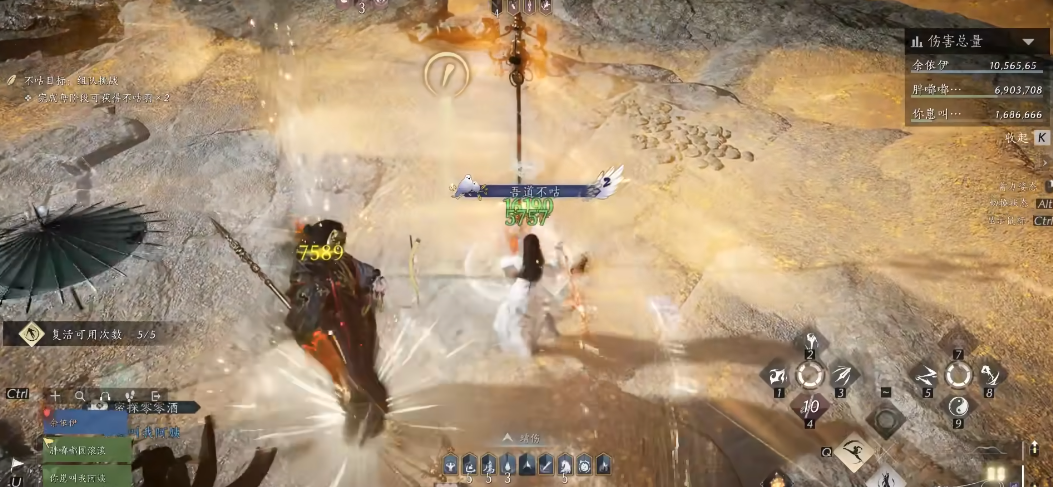Click the skill icon bound to slot 1
The height and width of the screenshot is (487, 1053).
click(x=776, y=376)
